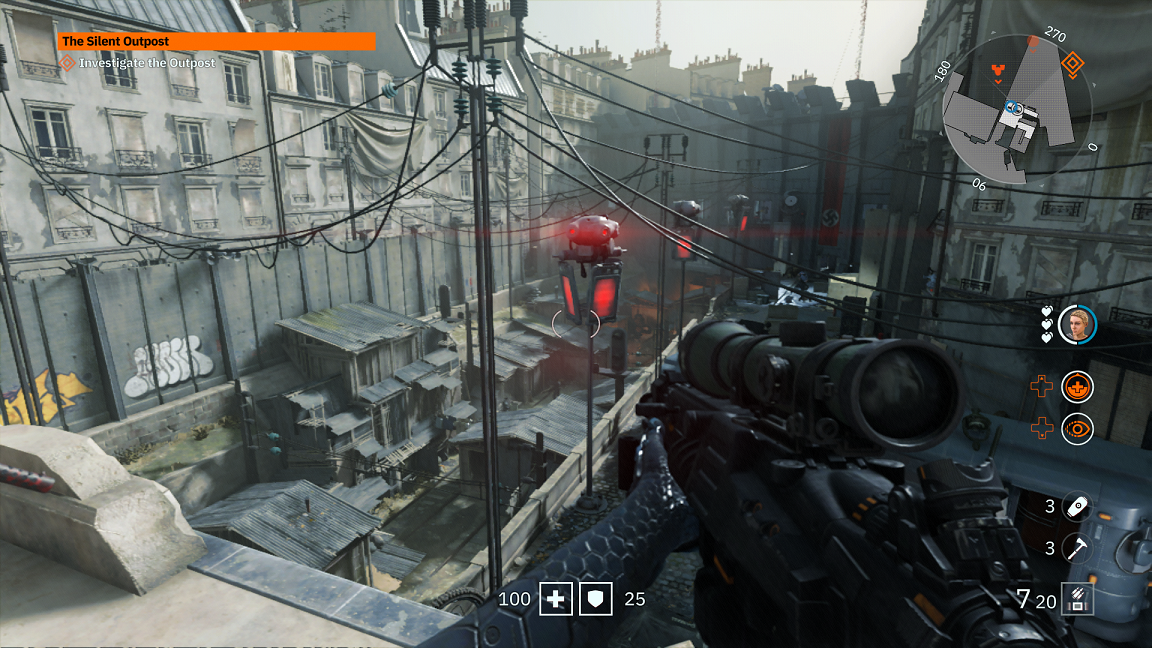This screenshot has height=648, width=1152.
Task: Select the grenade icon
Action: tap(1076, 507)
